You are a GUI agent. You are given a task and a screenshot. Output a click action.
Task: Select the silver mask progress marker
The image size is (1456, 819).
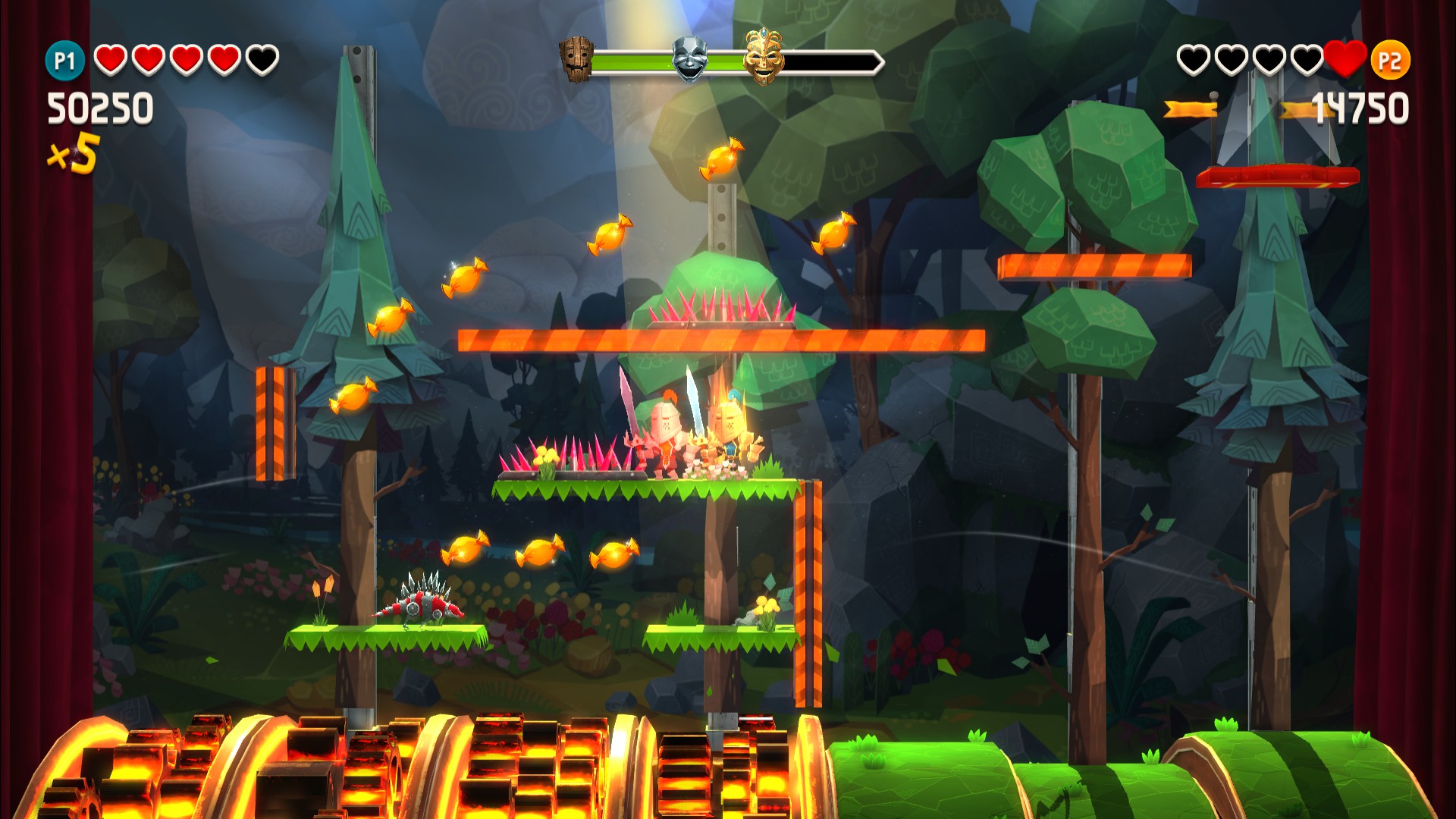click(x=689, y=59)
